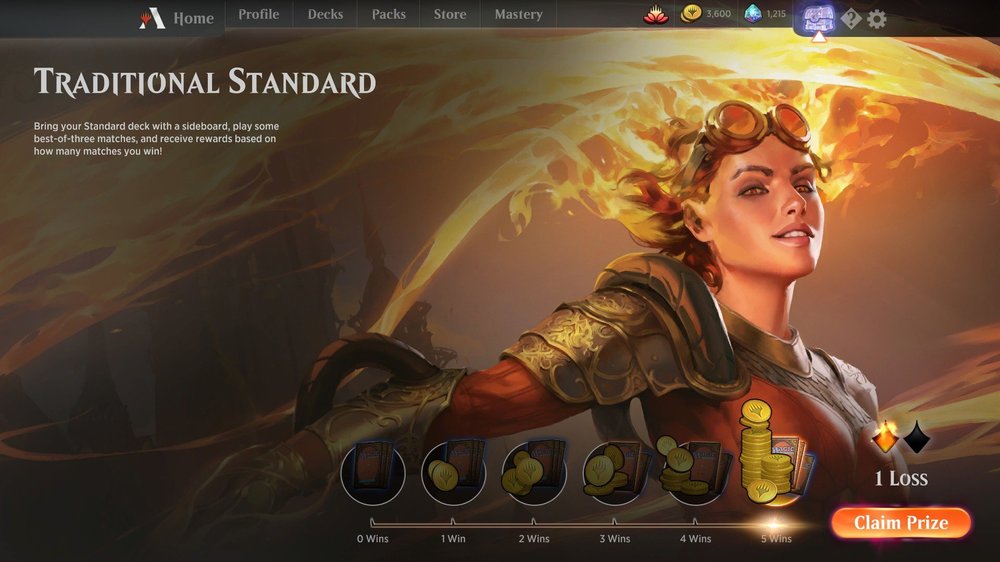This screenshot has width=1000, height=562.
Task: Select the gold coin currency icon
Action: pyautogui.click(x=691, y=14)
